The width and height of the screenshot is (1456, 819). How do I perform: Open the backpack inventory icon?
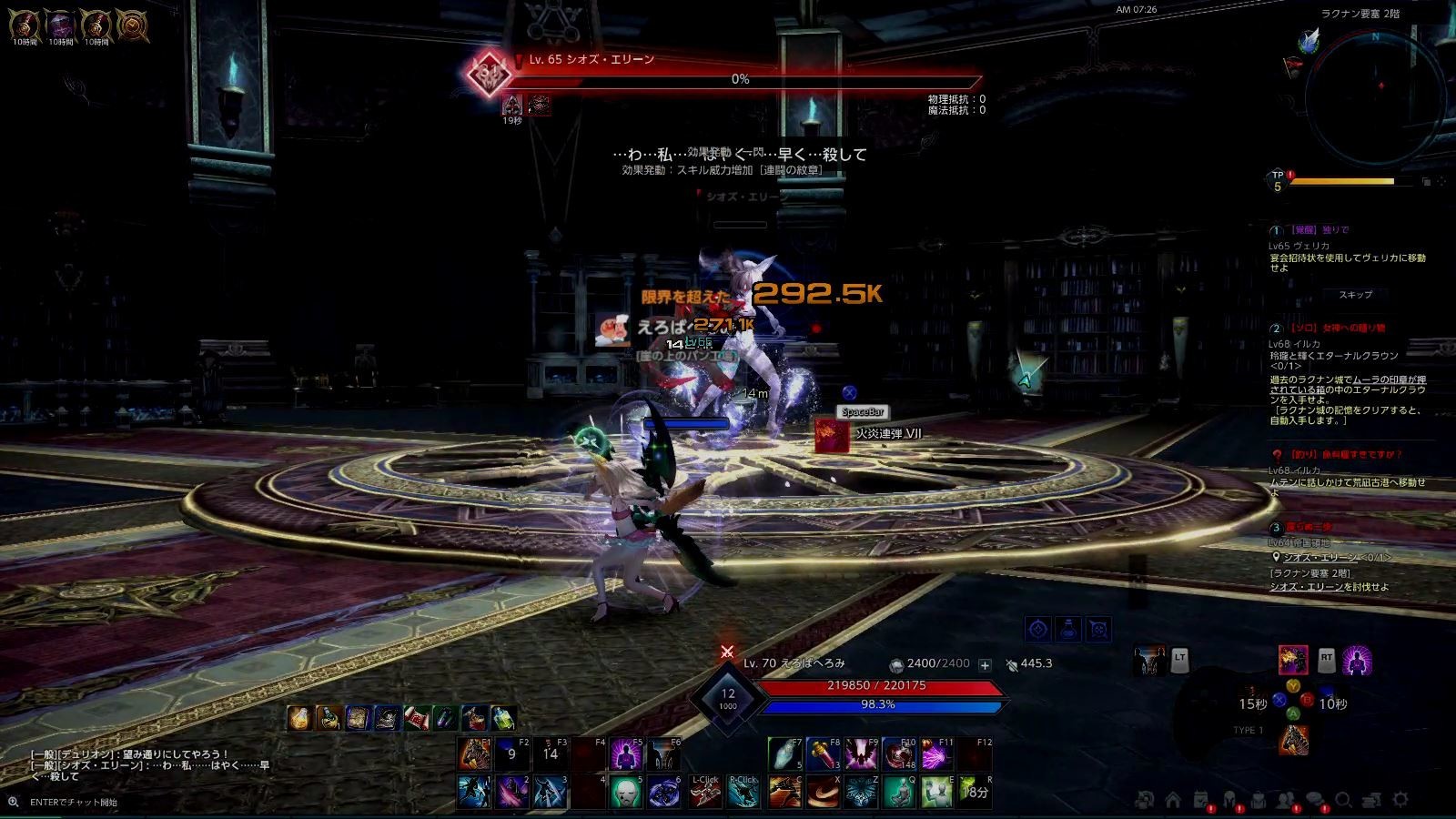click(x=1259, y=798)
